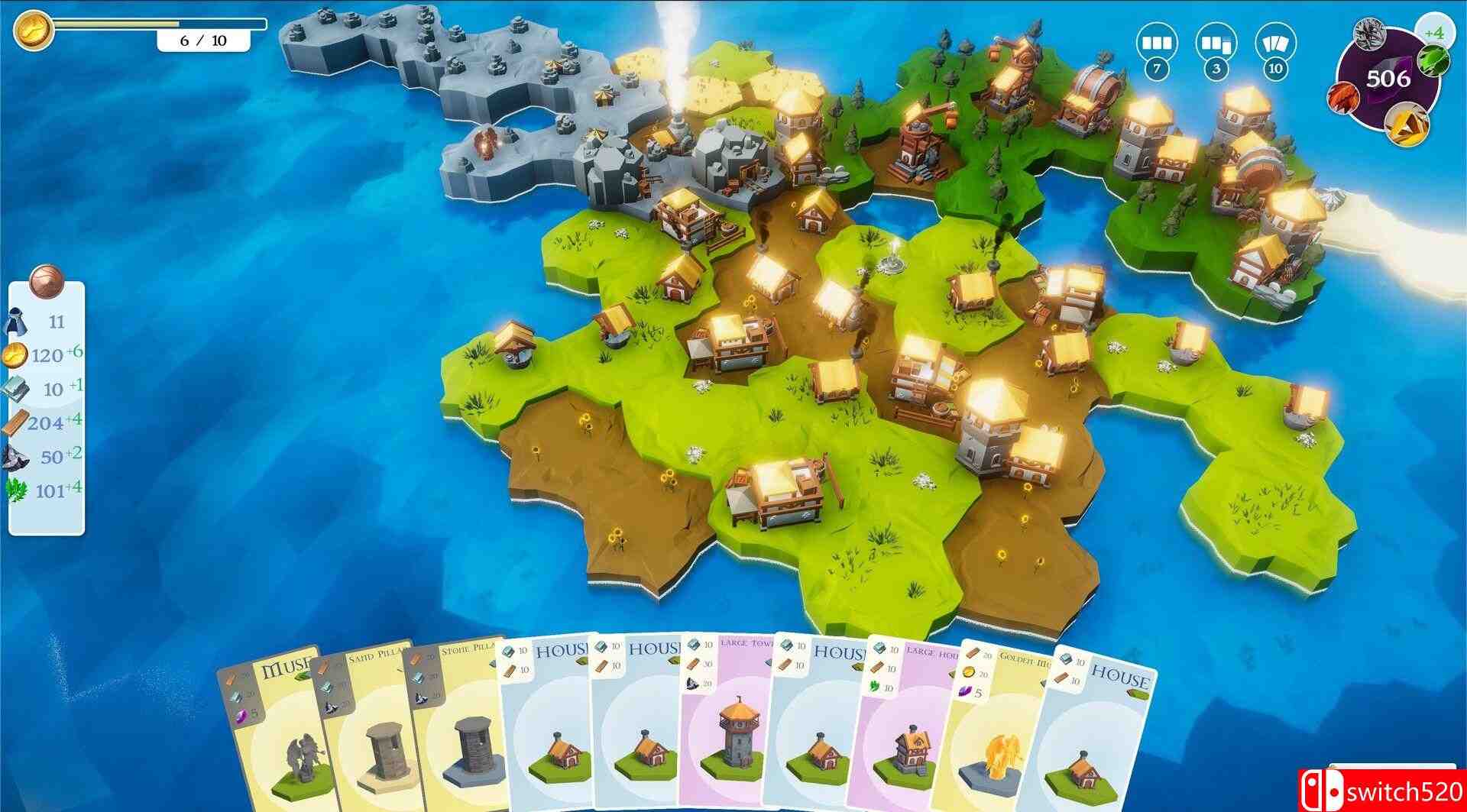Select the black ore icon on the mana wheel
Screen dimensions: 1467x812
[x=1370, y=37]
